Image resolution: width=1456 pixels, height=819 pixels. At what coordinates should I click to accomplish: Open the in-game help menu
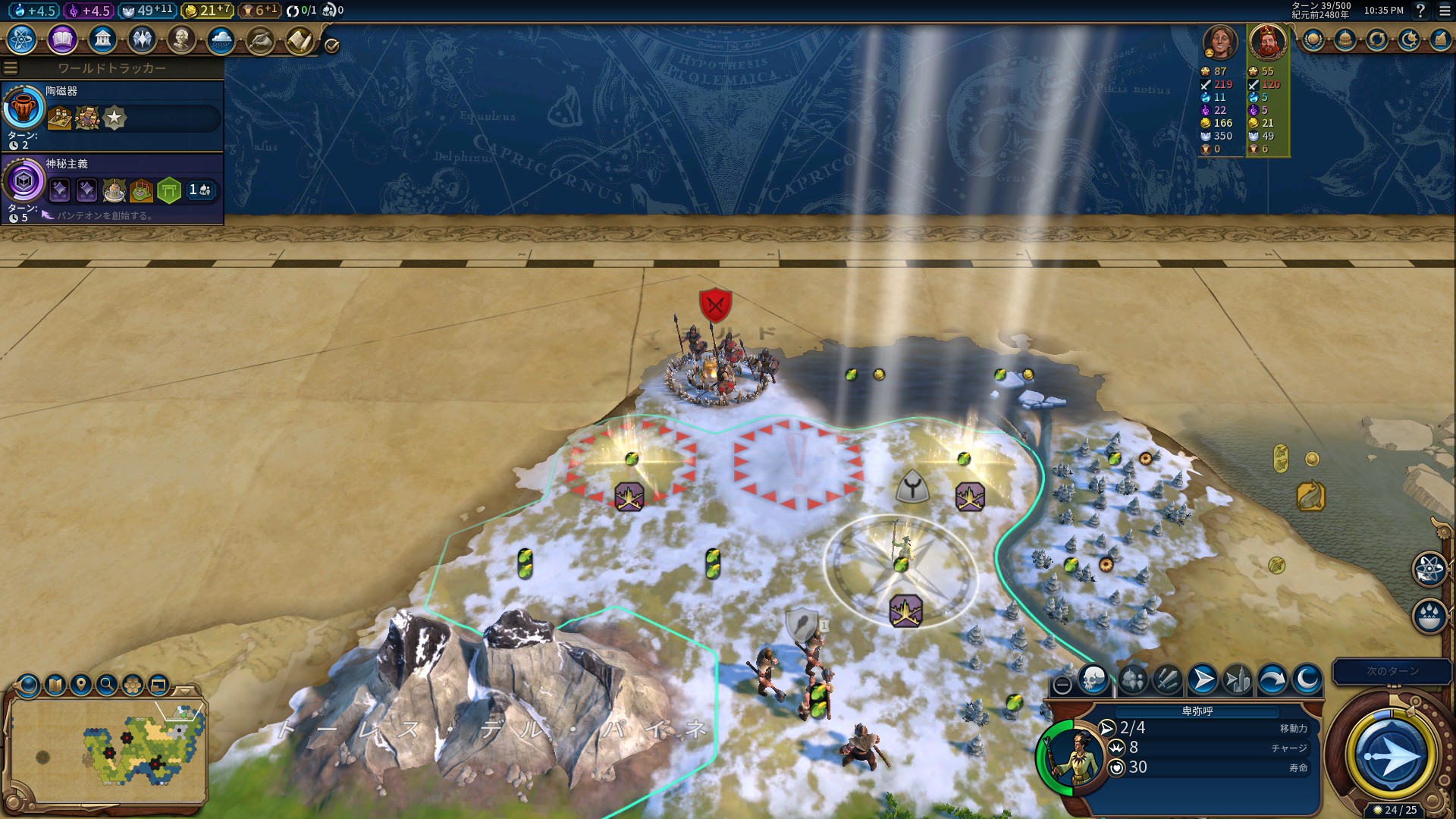point(1420,11)
